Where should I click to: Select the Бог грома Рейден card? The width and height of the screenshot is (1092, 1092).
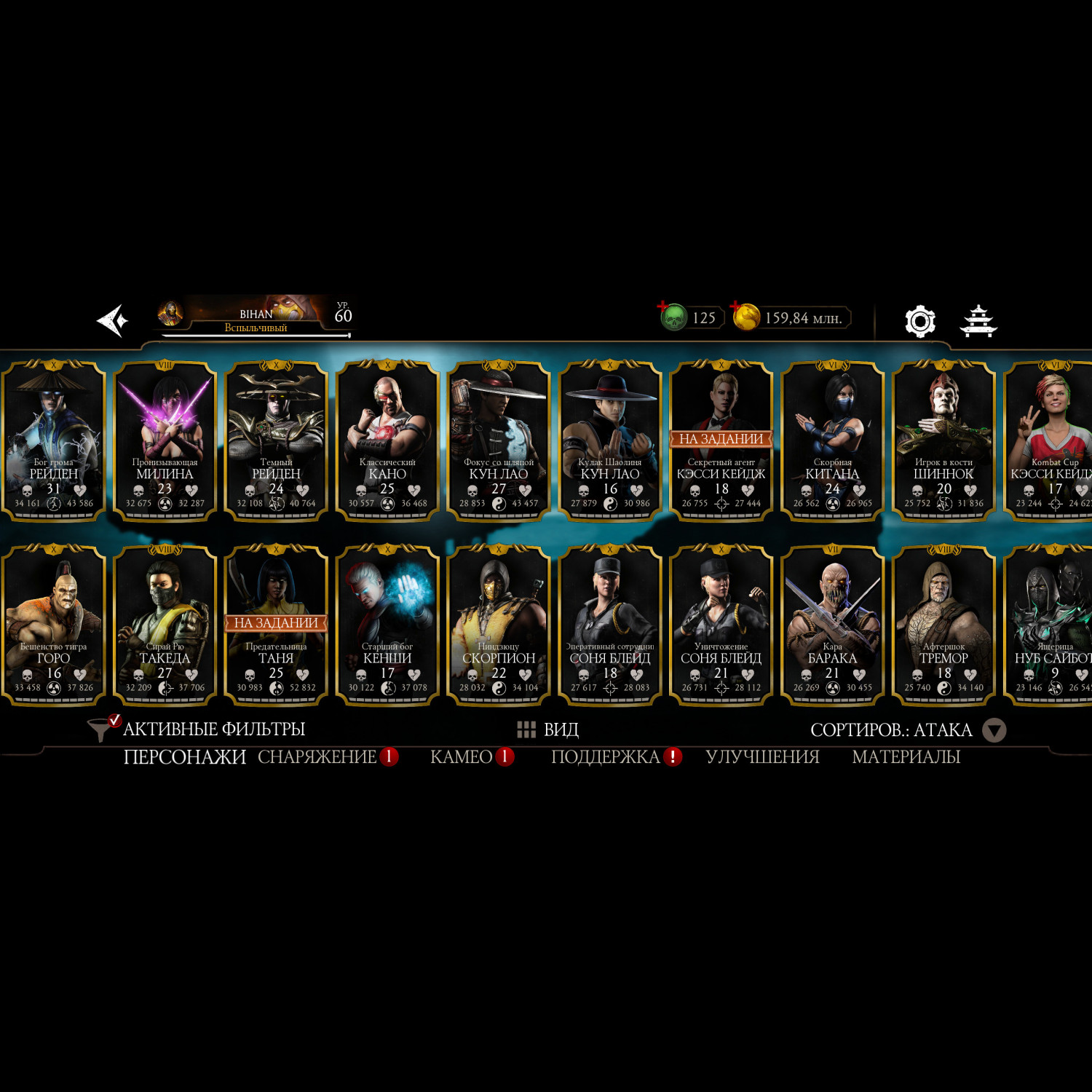click(54, 440)
